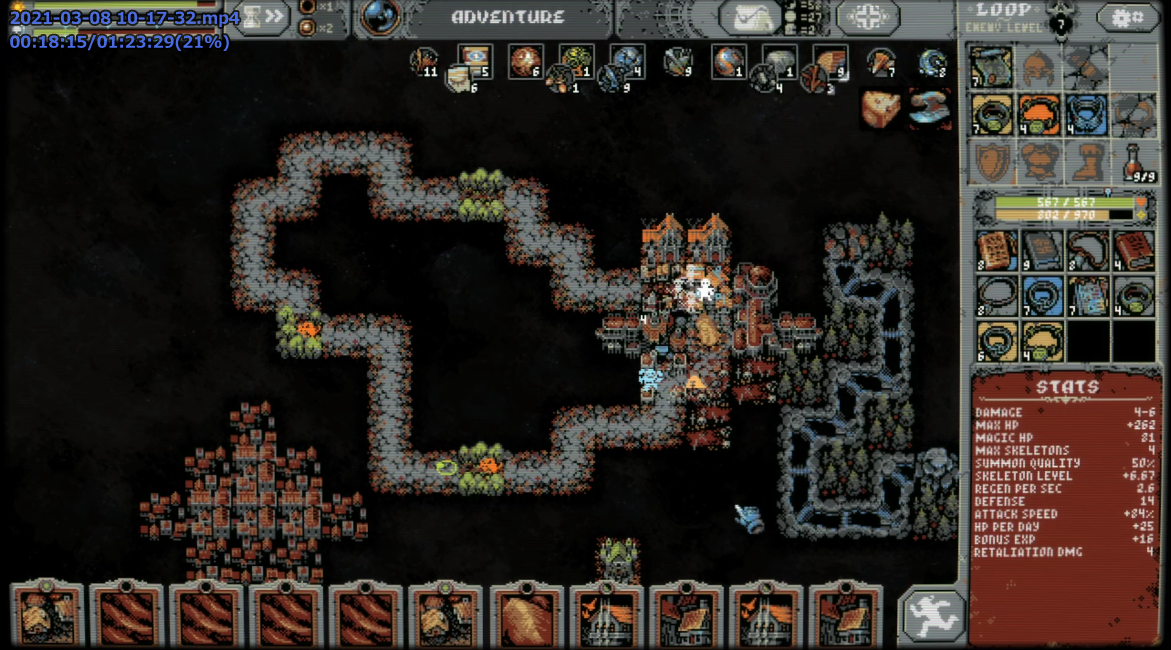Screen dimensions: 1171x650
Task: Open the settings gear menu
Action: point(1128,17)
